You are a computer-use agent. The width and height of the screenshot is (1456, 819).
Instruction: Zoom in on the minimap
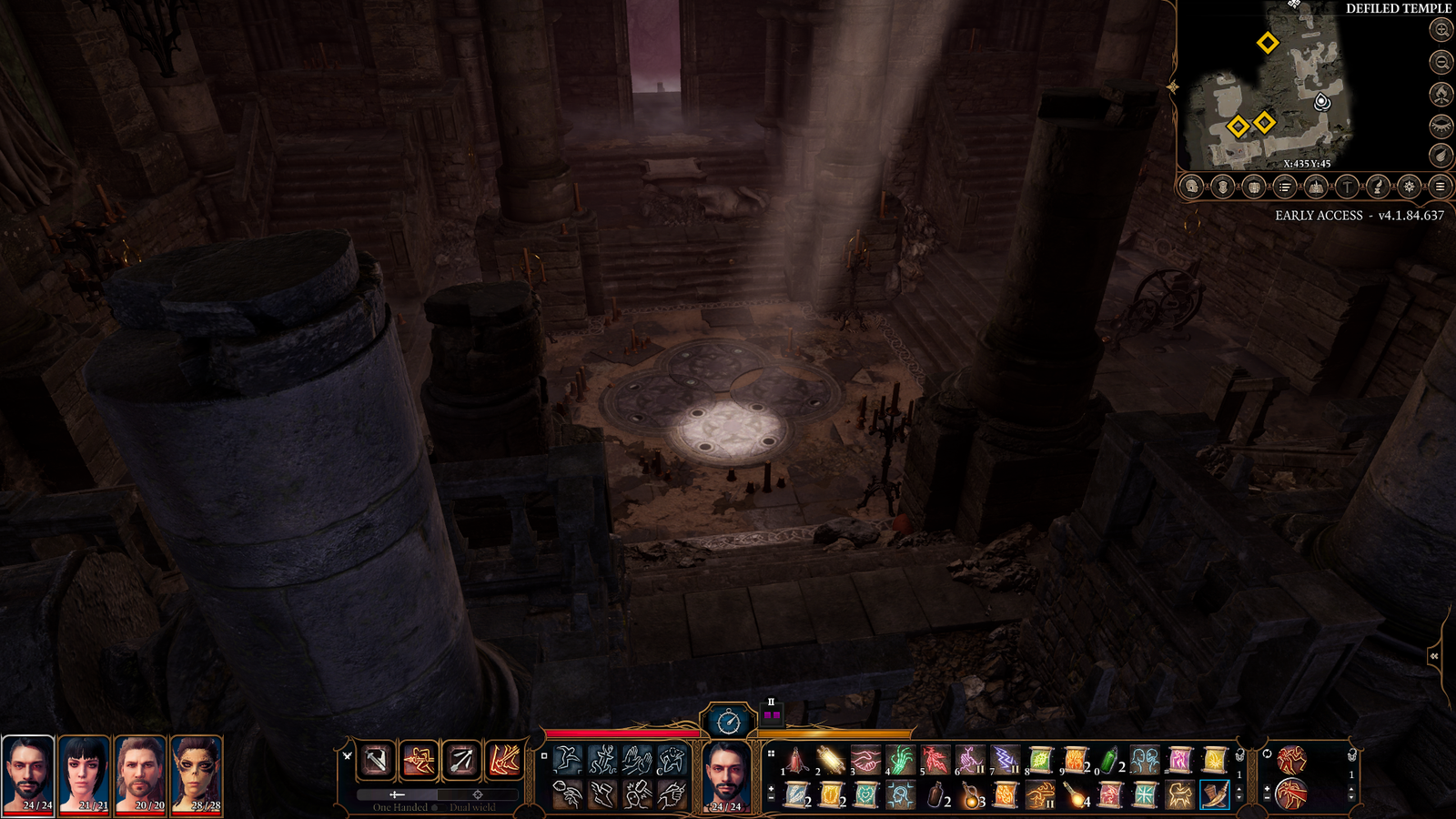click(1441, 32)
